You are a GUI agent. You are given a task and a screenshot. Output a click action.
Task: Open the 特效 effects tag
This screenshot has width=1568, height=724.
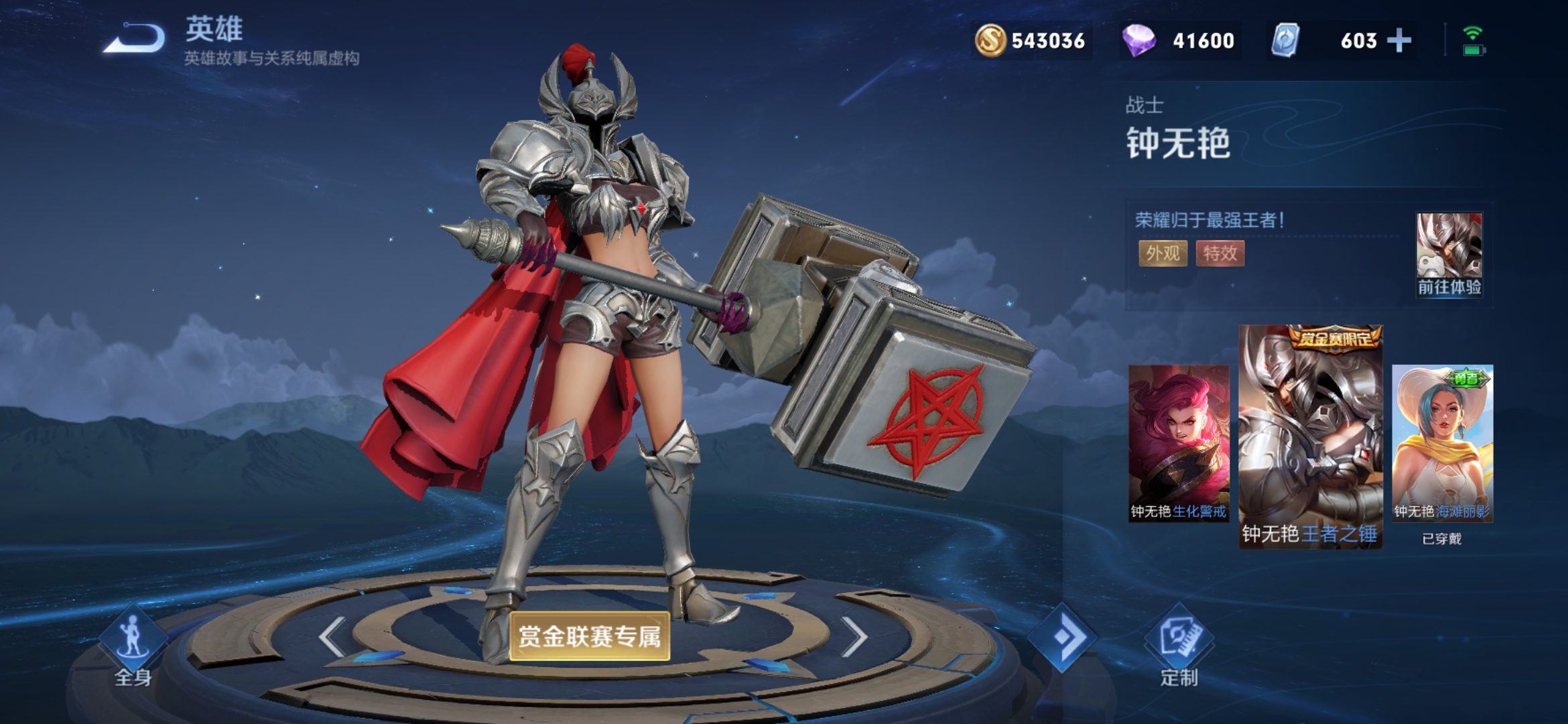1220,253
